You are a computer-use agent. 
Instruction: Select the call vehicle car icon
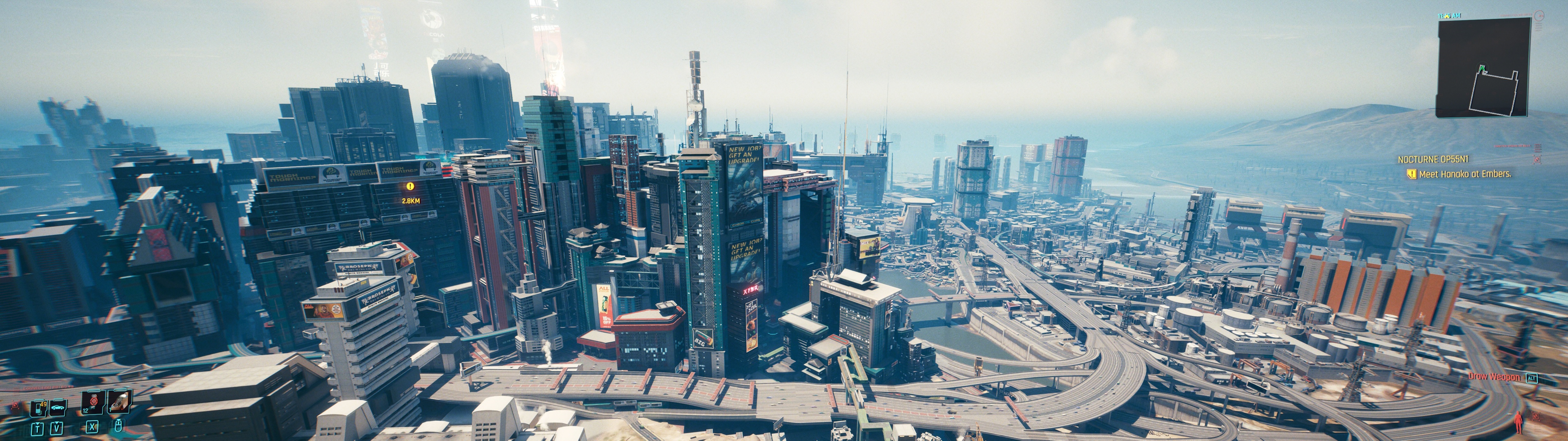pos(57,407)
